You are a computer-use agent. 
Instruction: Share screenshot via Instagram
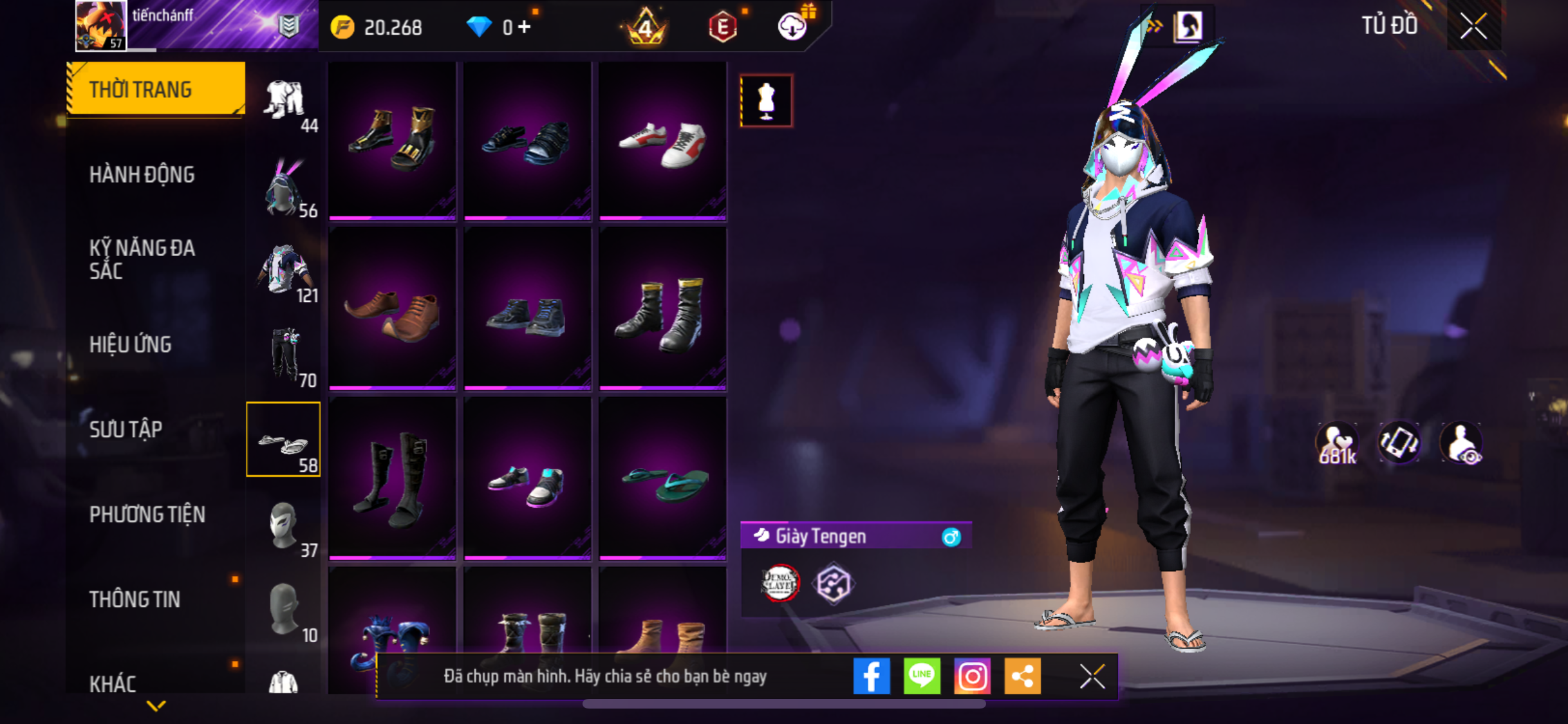click(x=972, y=676)
